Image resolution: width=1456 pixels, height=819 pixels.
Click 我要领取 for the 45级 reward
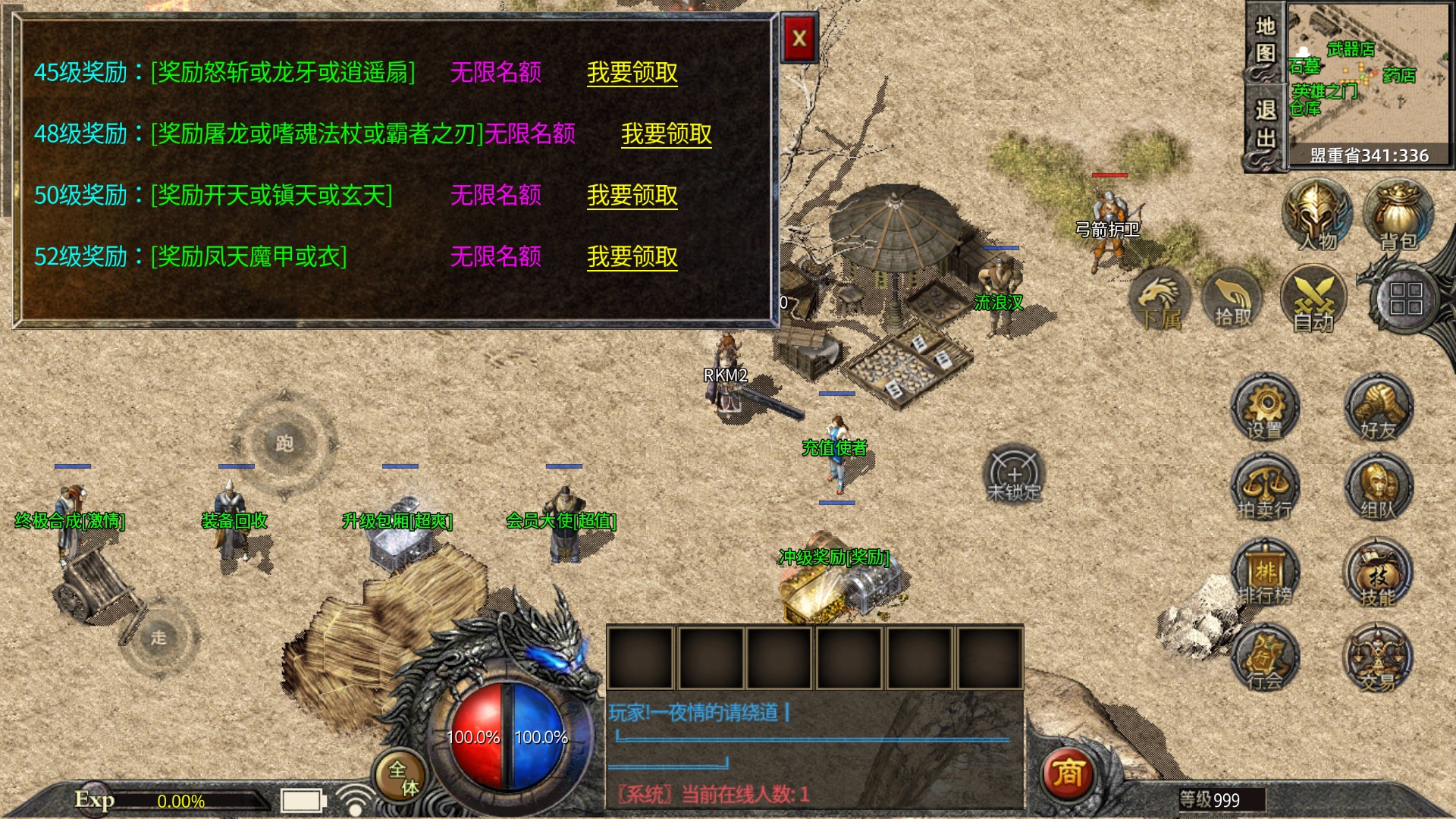(633, 74)
